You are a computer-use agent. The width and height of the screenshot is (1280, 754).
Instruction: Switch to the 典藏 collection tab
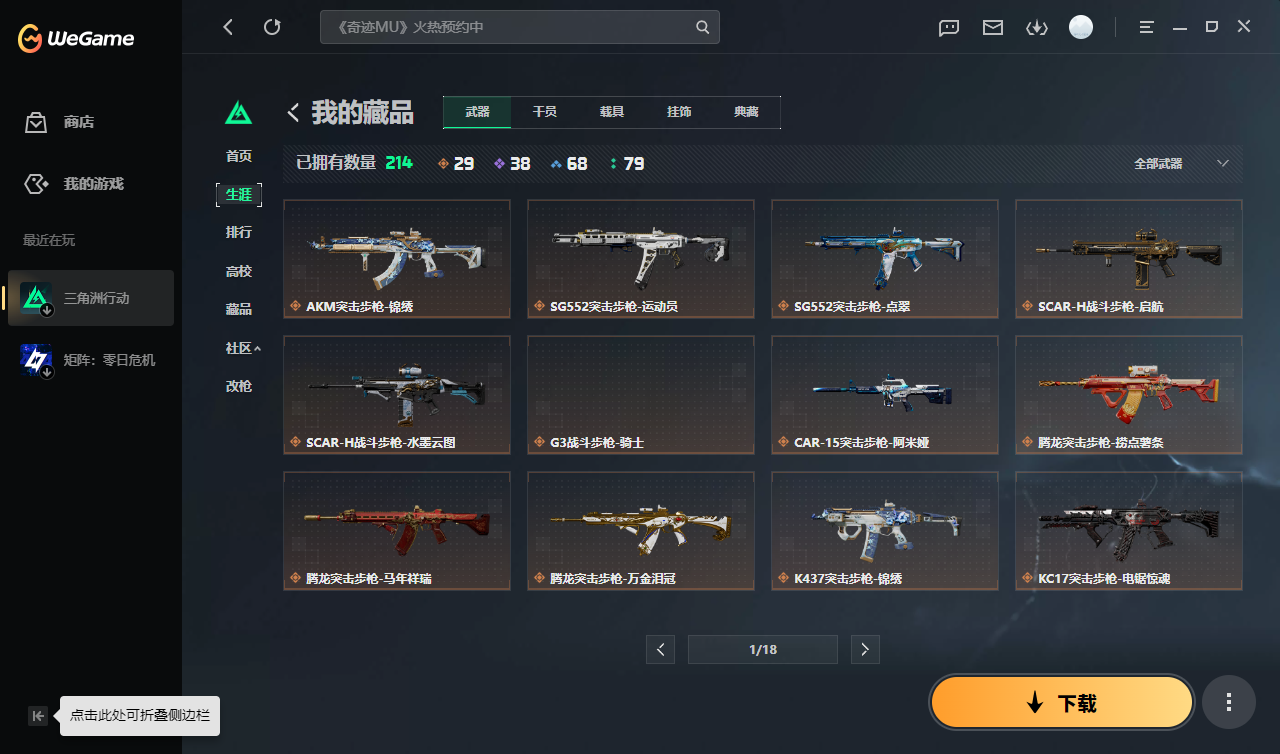(x=746, y=112)
